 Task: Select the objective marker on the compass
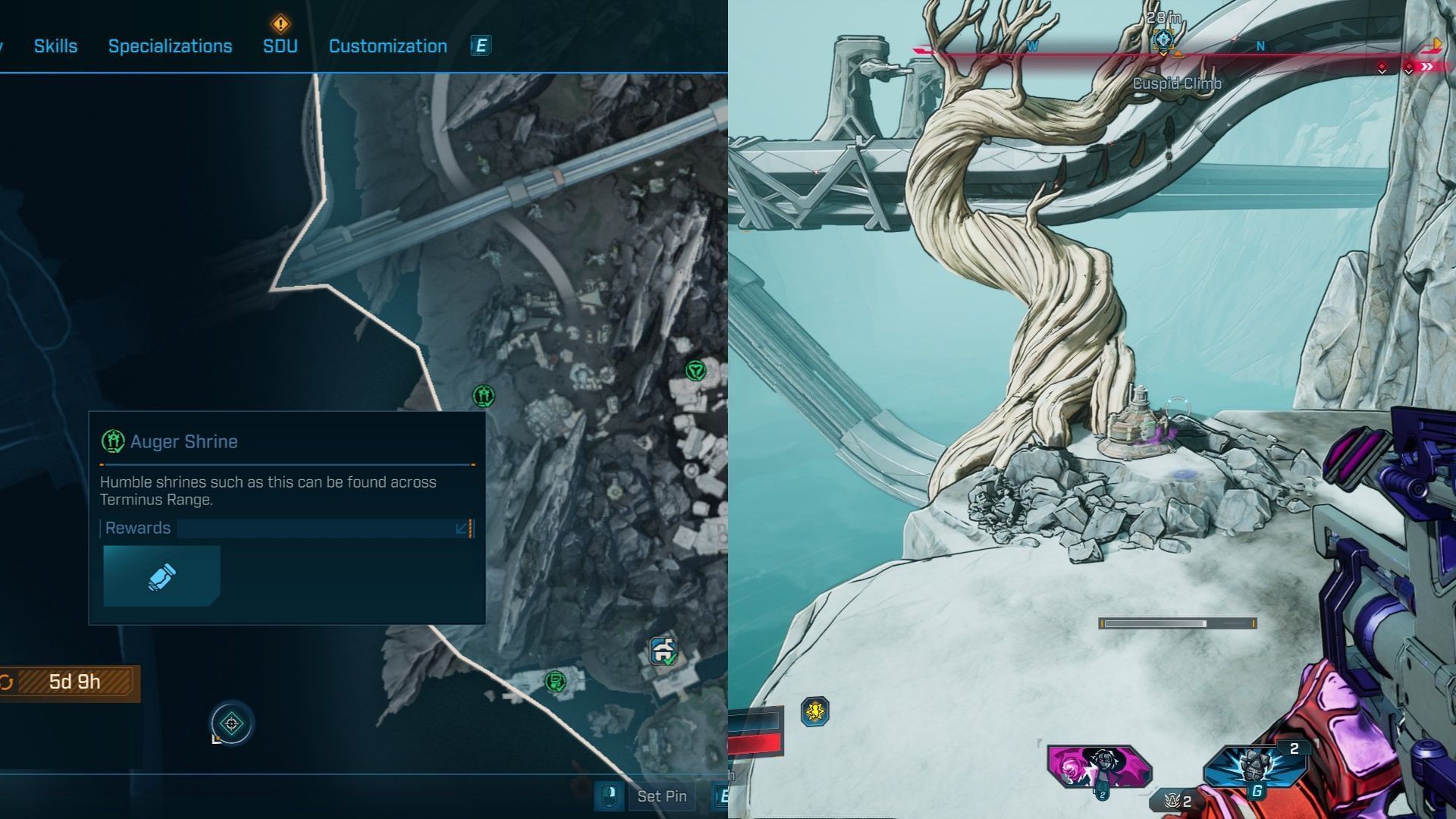click(1163, 40)
